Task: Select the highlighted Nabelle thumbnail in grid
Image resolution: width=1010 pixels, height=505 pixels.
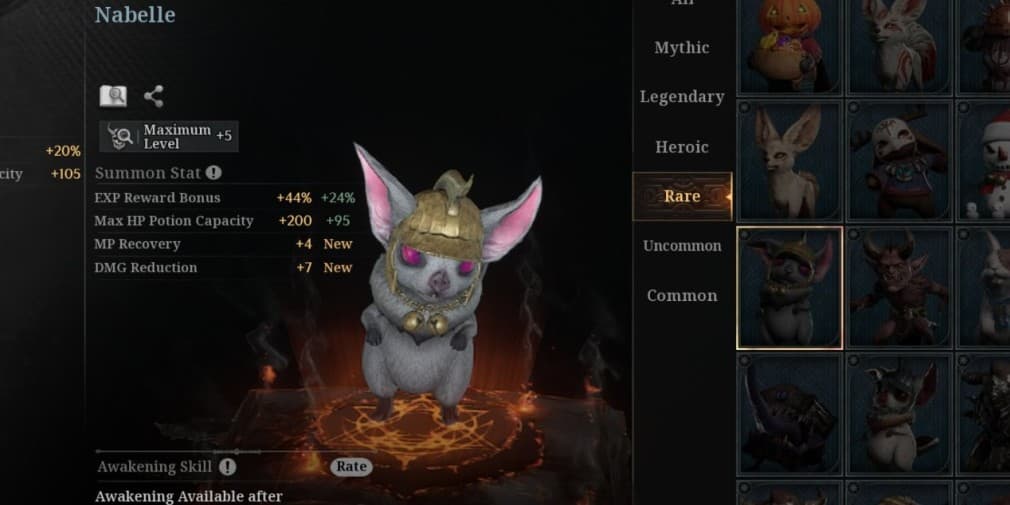Action: 789,287
